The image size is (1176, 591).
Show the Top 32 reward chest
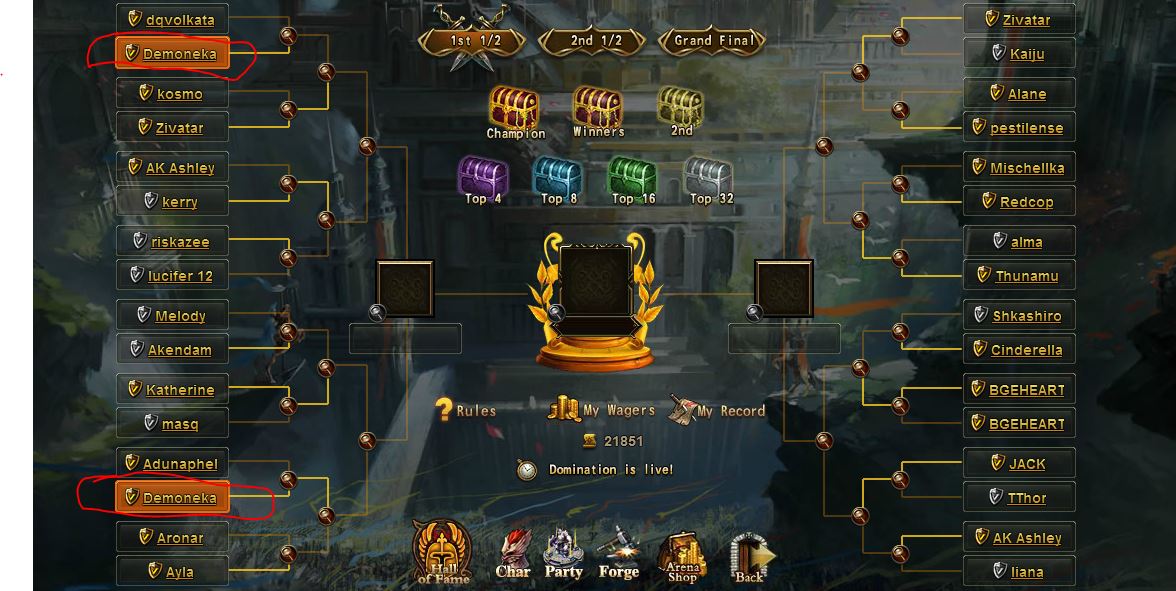tap(709, 177)
